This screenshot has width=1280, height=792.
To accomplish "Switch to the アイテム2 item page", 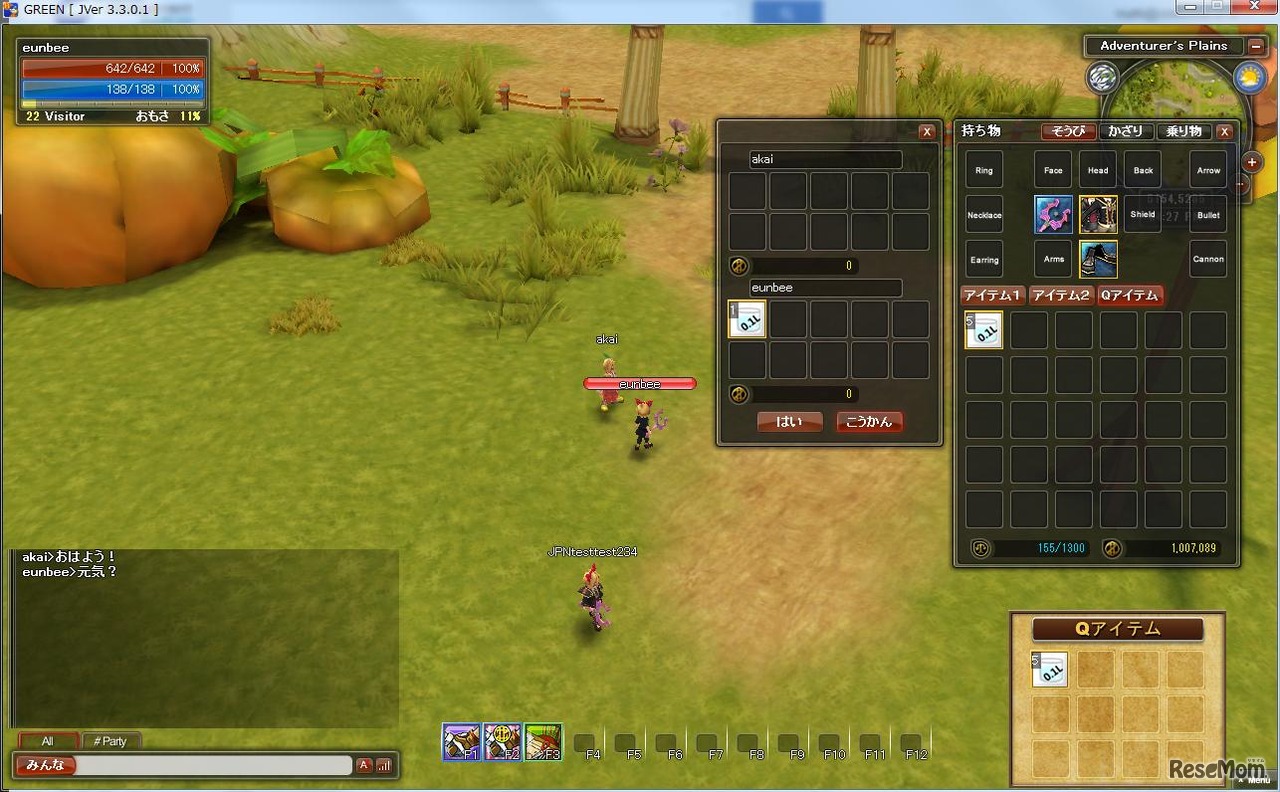I will pos(1060,295).
